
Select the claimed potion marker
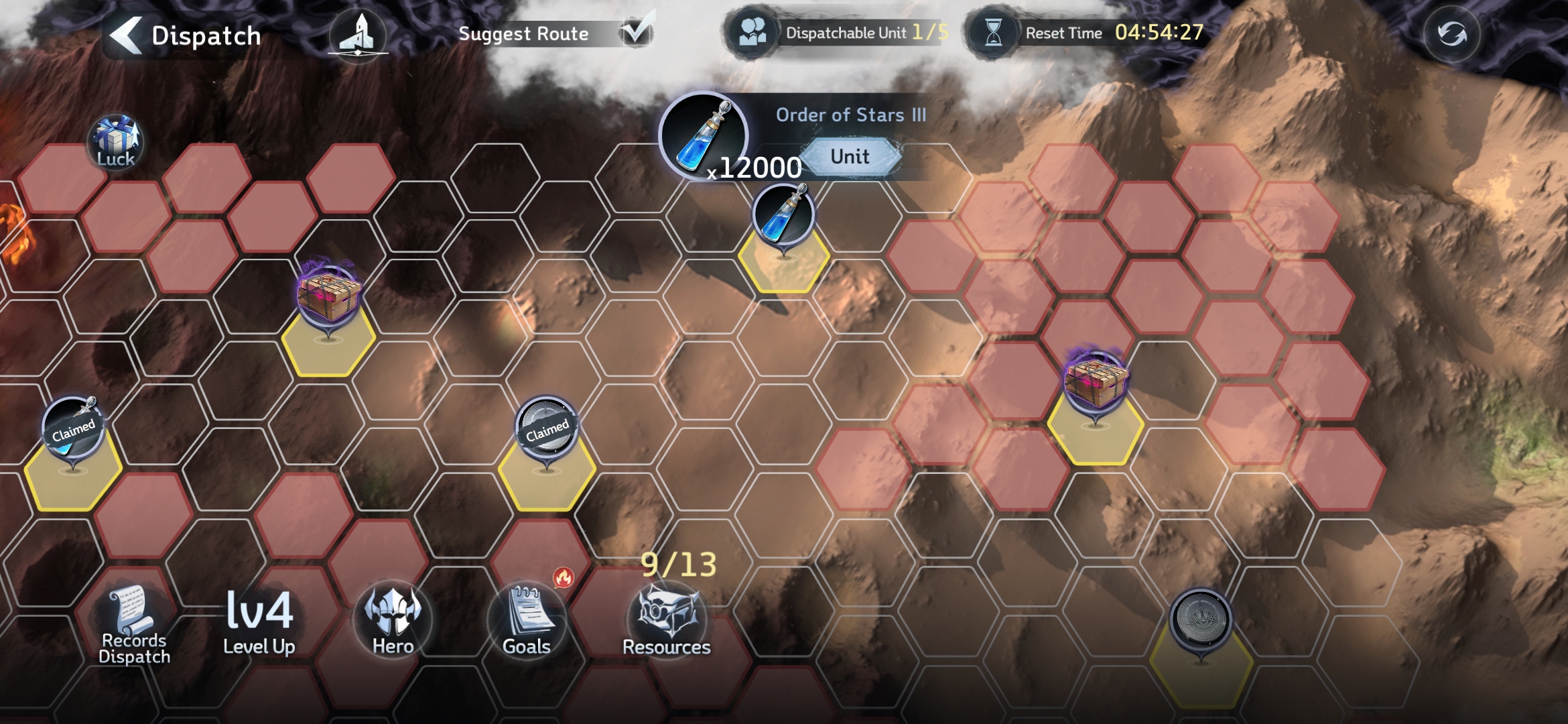[x=73, y=428]
